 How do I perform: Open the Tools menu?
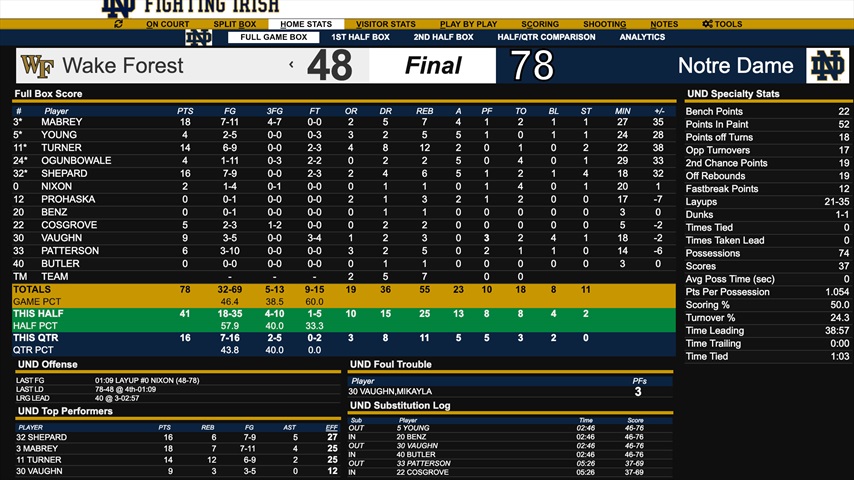(x=722, y=24)
